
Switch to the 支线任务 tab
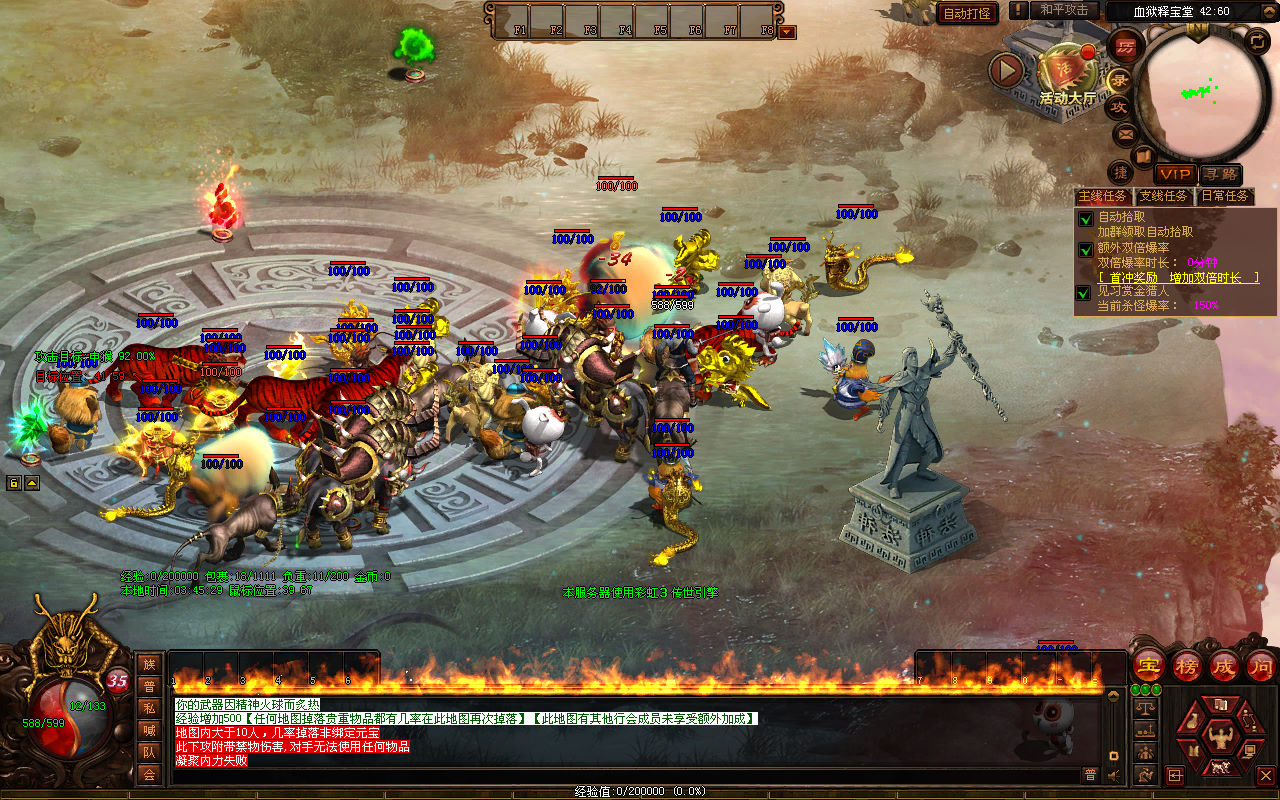pos(1164,197)
